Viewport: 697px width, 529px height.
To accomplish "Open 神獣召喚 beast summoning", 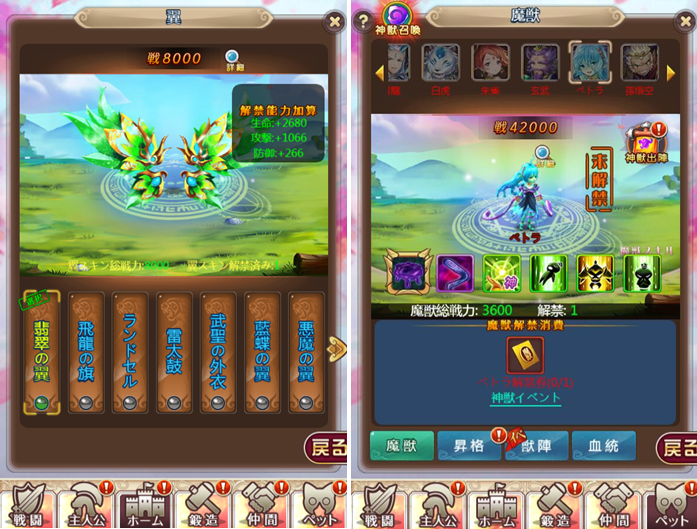I will click(x=399, y=18).
